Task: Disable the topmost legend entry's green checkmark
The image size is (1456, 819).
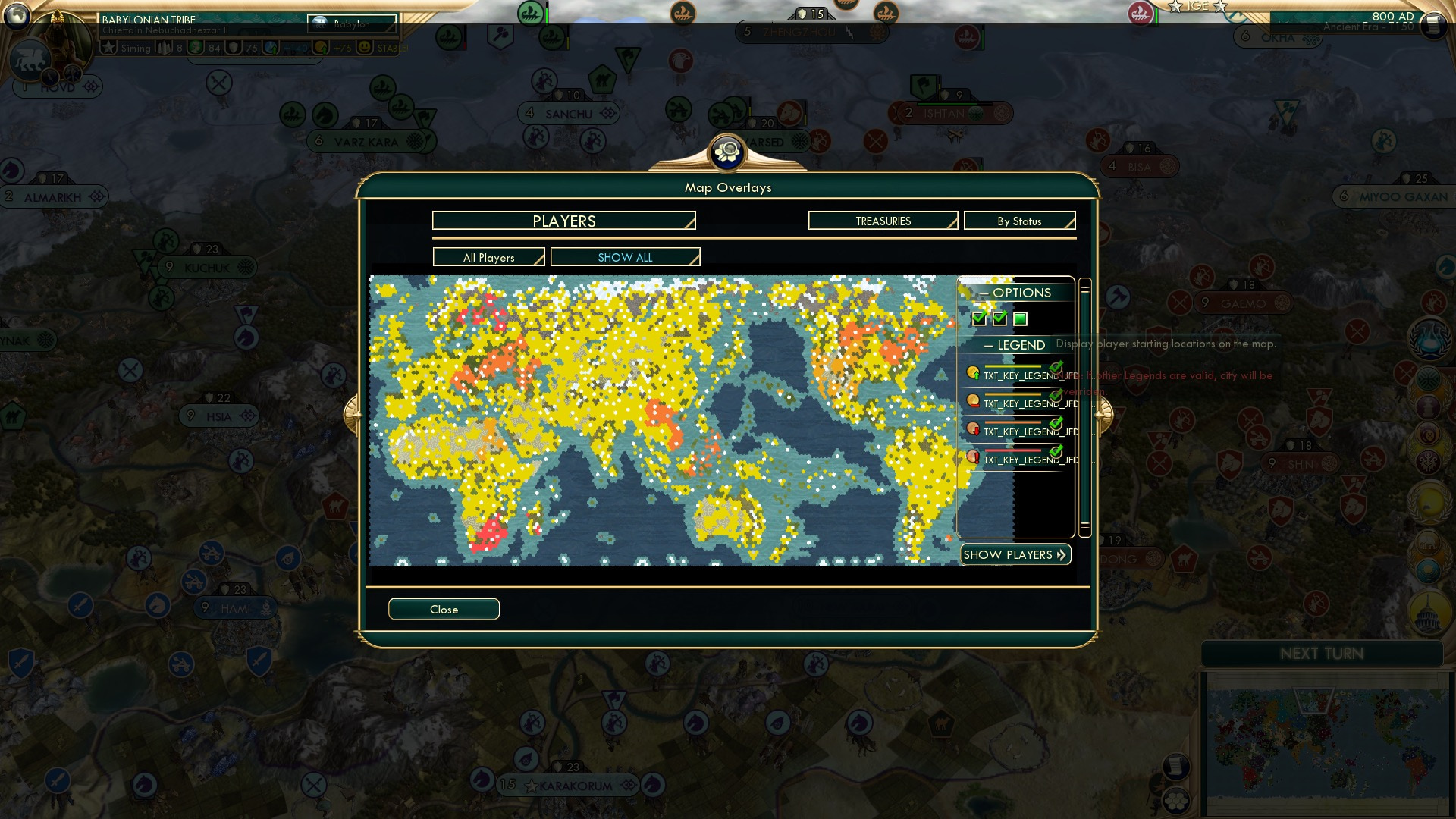Action: pos(1056,368)
